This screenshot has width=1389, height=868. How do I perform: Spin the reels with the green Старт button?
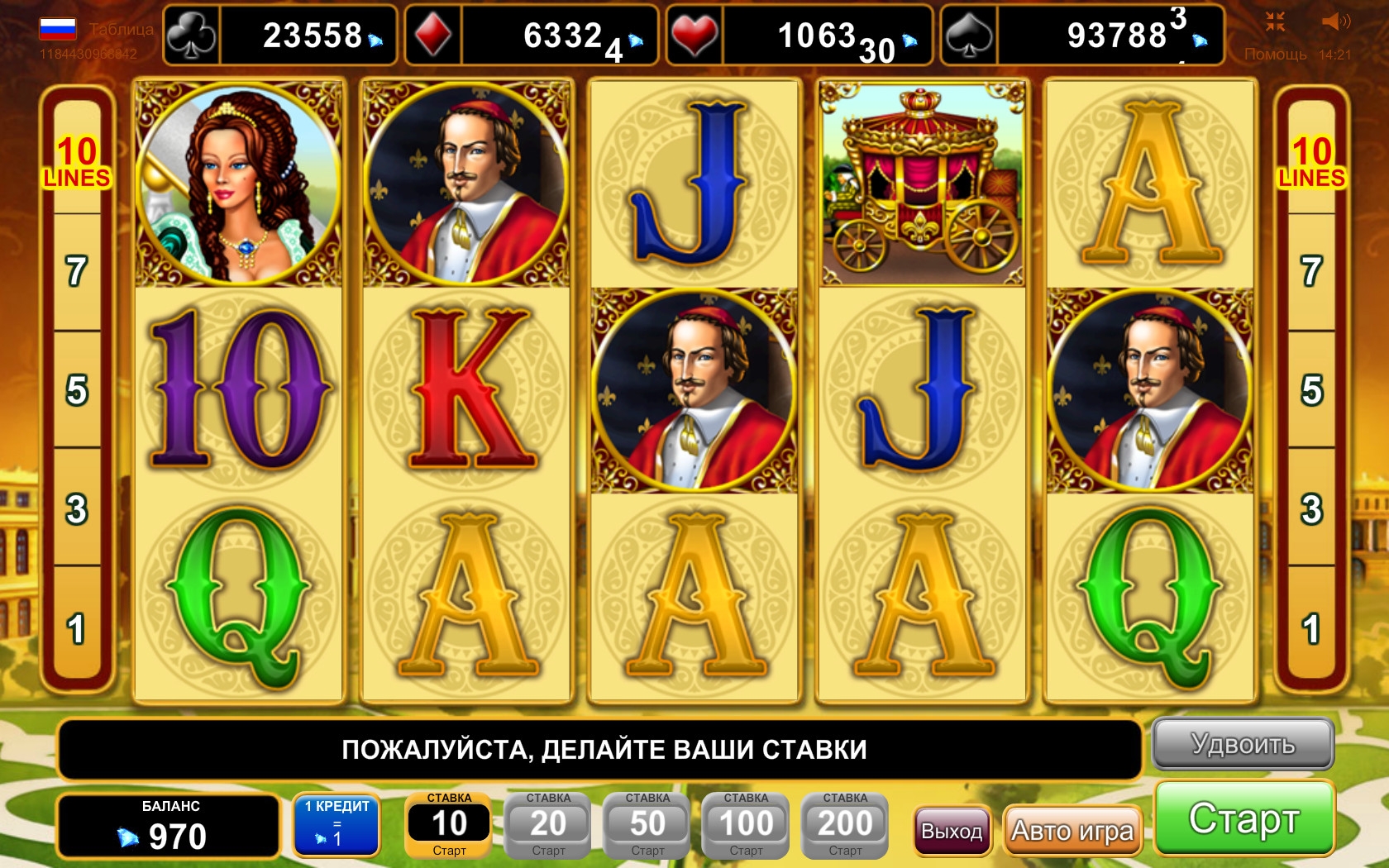point(1243,818)
